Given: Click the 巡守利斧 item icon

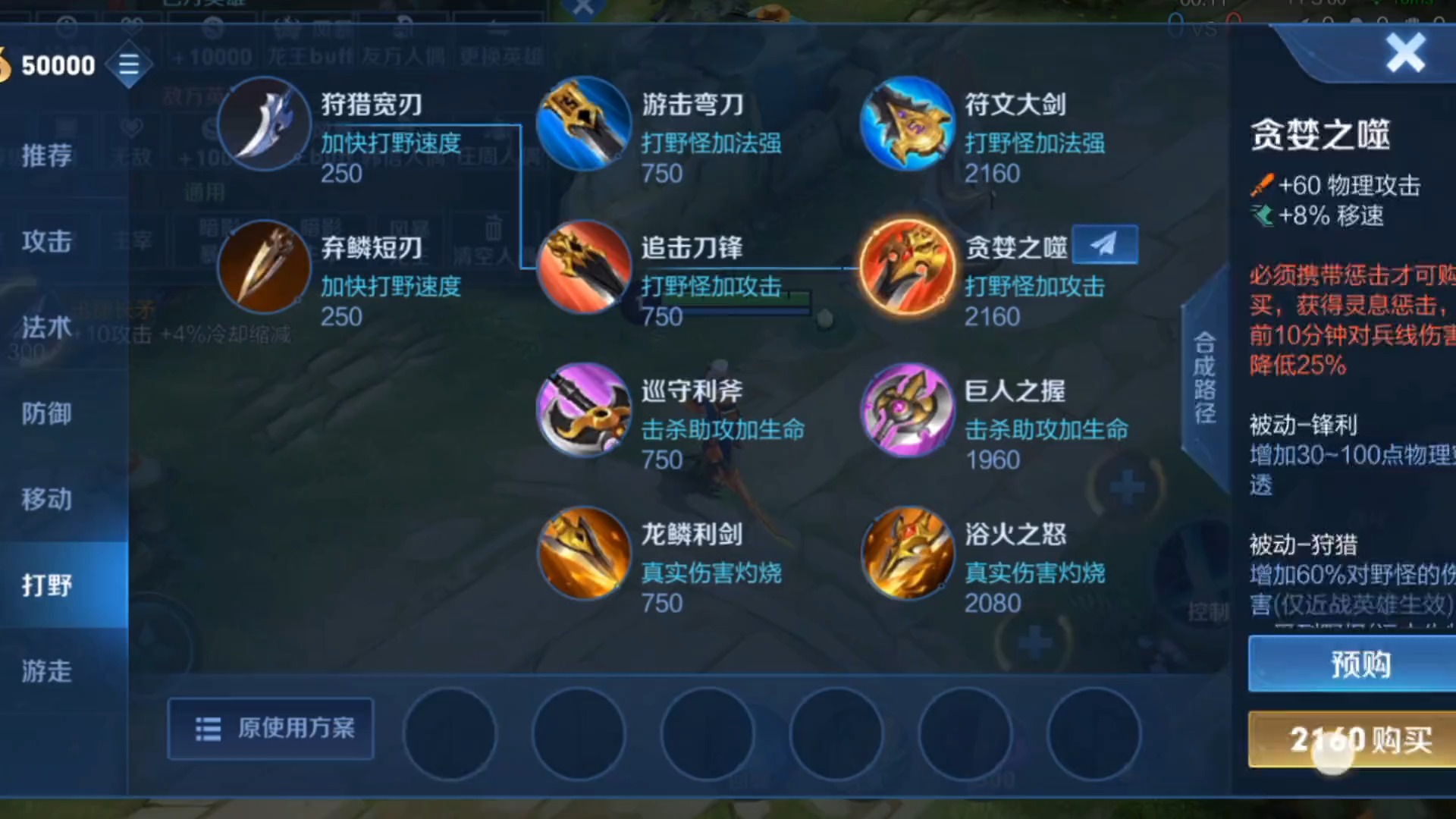Looking at the screenshot, I should [584, 409].
